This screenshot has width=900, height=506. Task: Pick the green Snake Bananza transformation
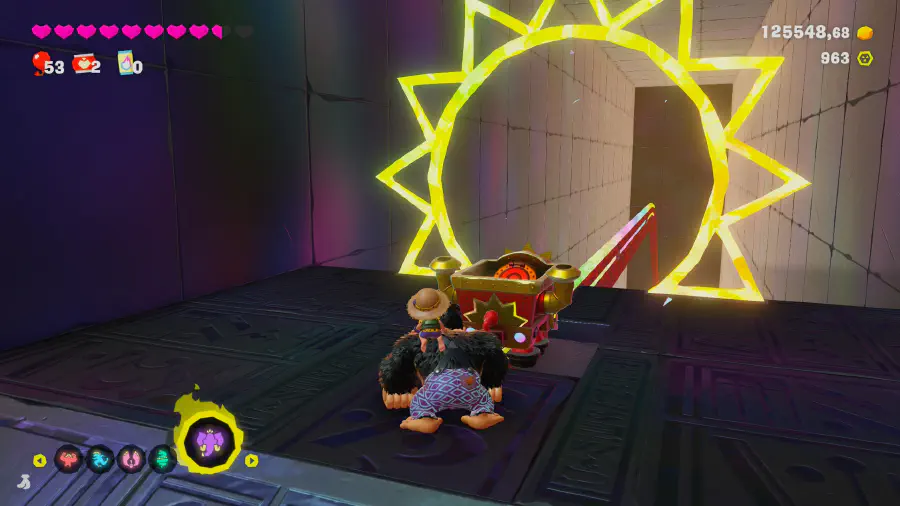[x=162, y=459]
